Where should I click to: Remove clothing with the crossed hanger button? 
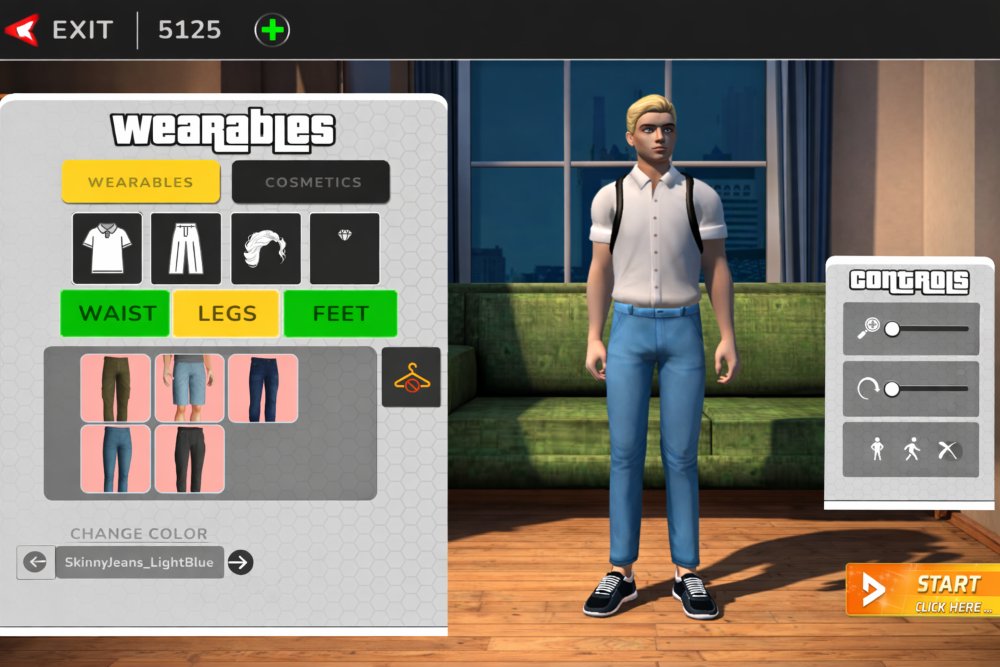[x=411, y=377]
